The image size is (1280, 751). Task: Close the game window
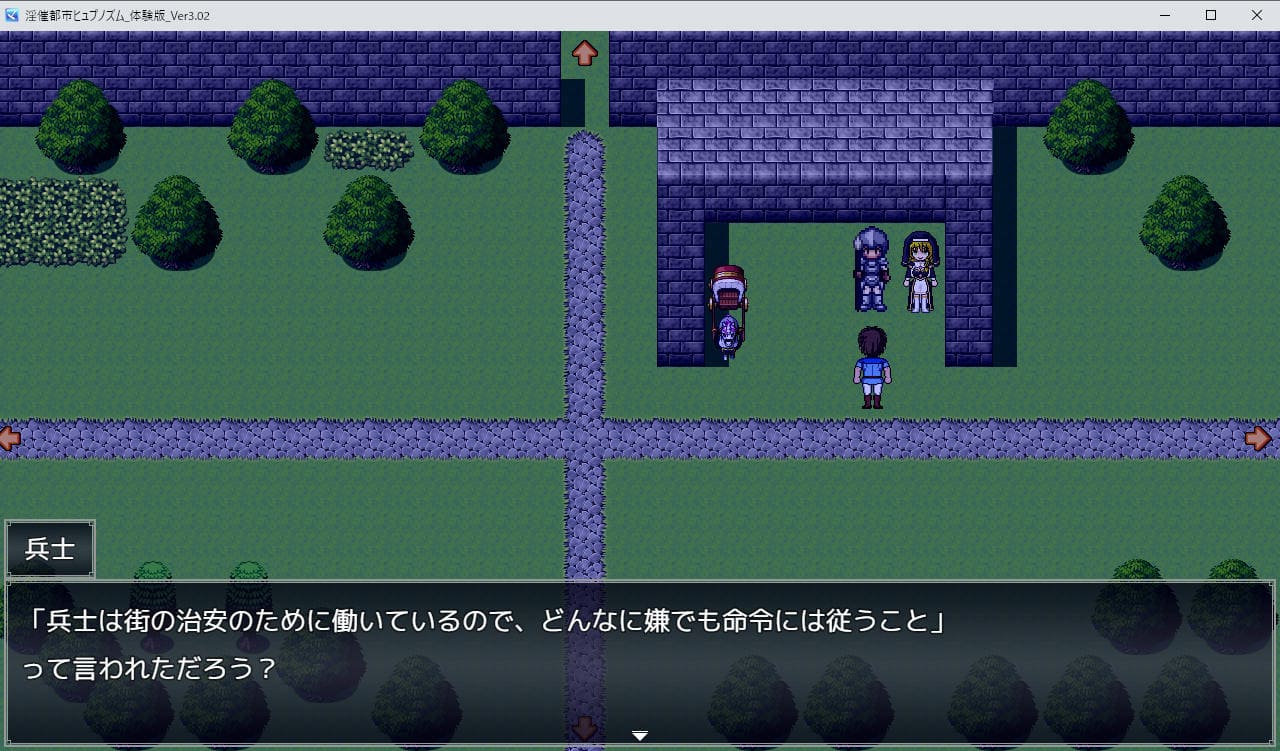(x=1257, y=15)
